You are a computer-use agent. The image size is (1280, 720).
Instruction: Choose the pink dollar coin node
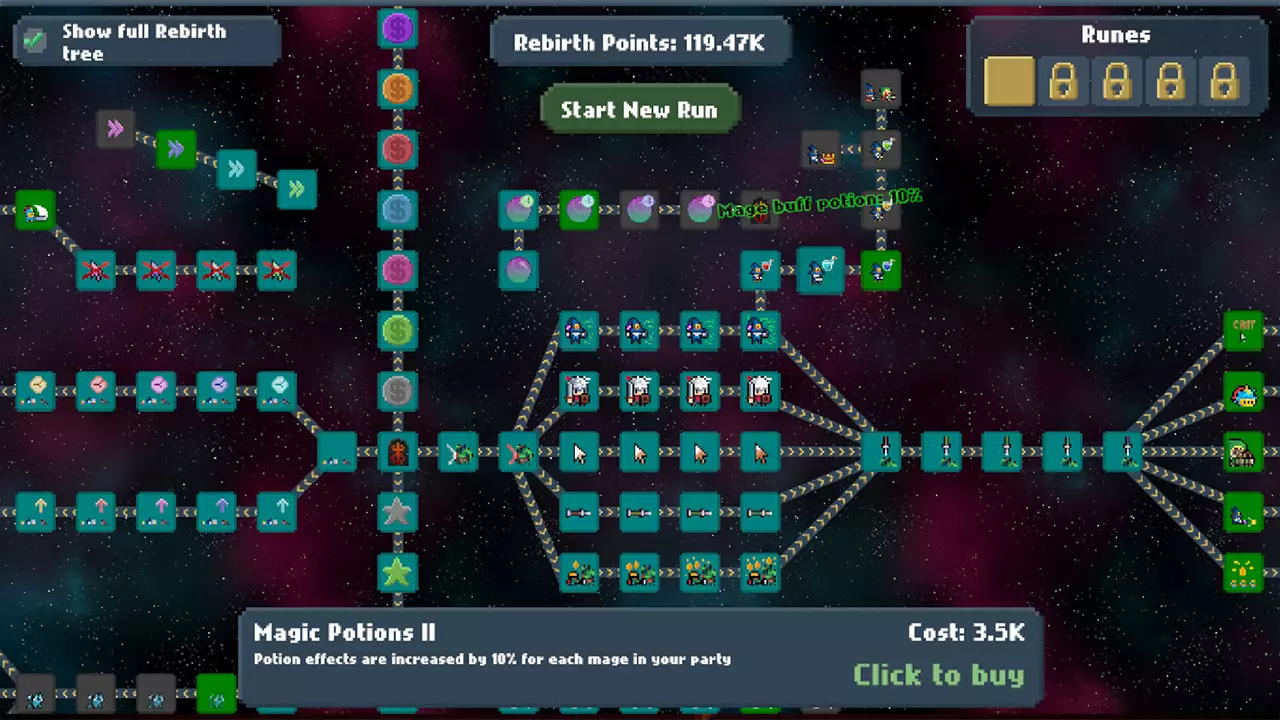pos(398,270)
